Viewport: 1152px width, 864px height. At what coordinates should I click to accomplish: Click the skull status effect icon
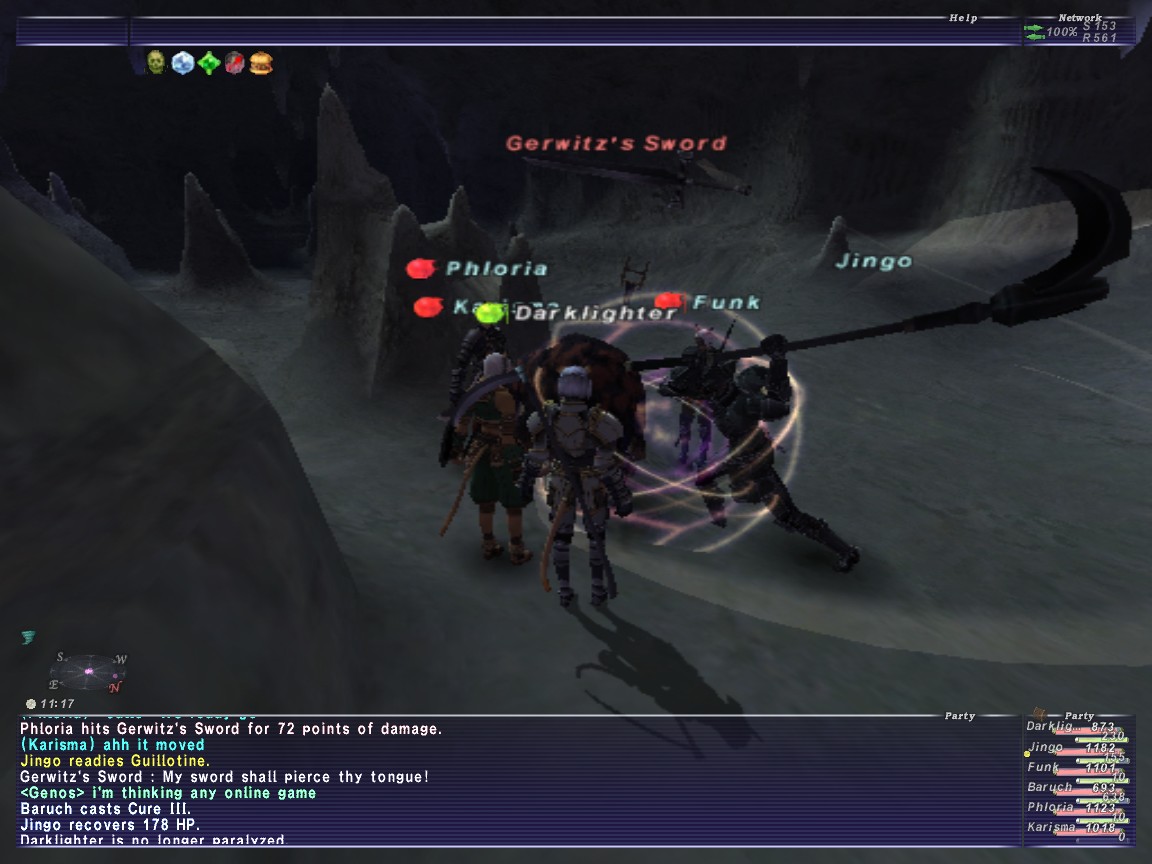click(x=156, y=63)
